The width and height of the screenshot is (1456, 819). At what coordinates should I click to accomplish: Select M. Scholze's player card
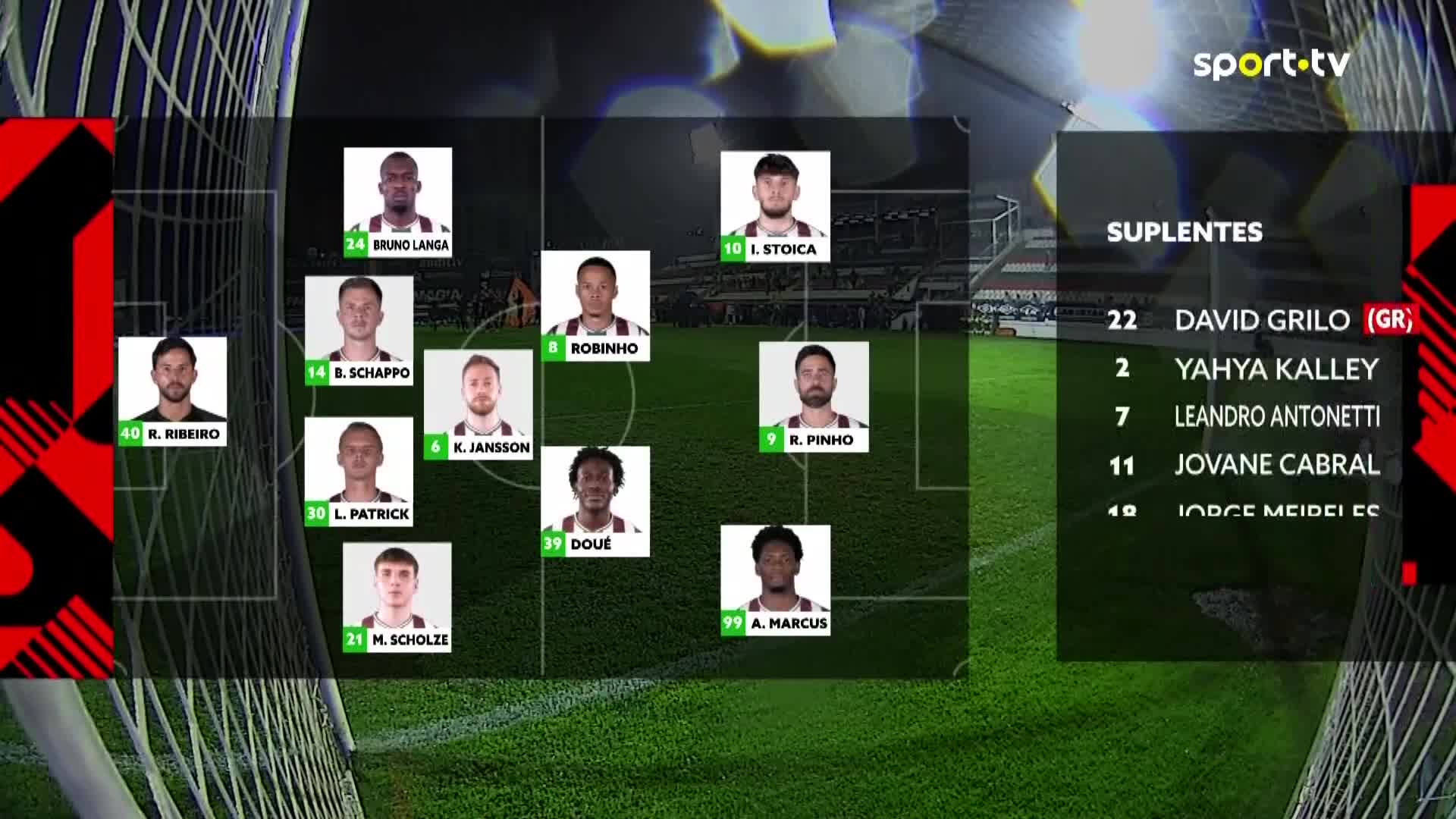coord(397,598)
